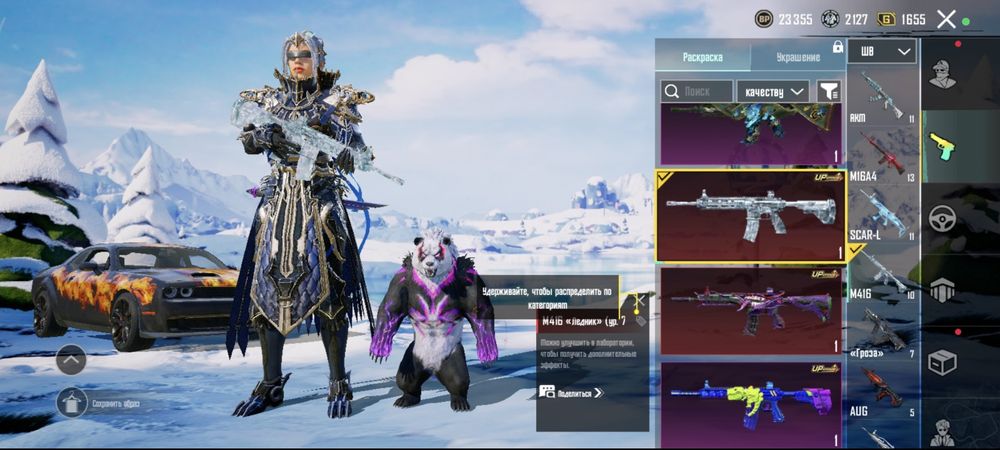The height and width of the screenshot is (450, 1000).
Task: Open the character outfit category
Action: [942, 74]
